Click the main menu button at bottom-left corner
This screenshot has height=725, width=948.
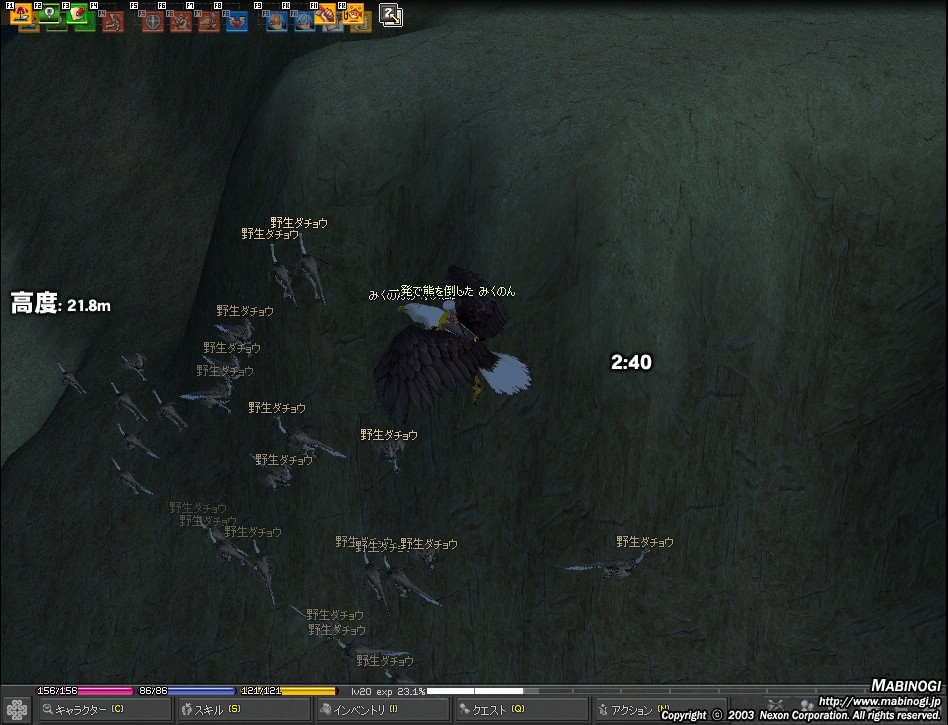click(x=17, y=708)
